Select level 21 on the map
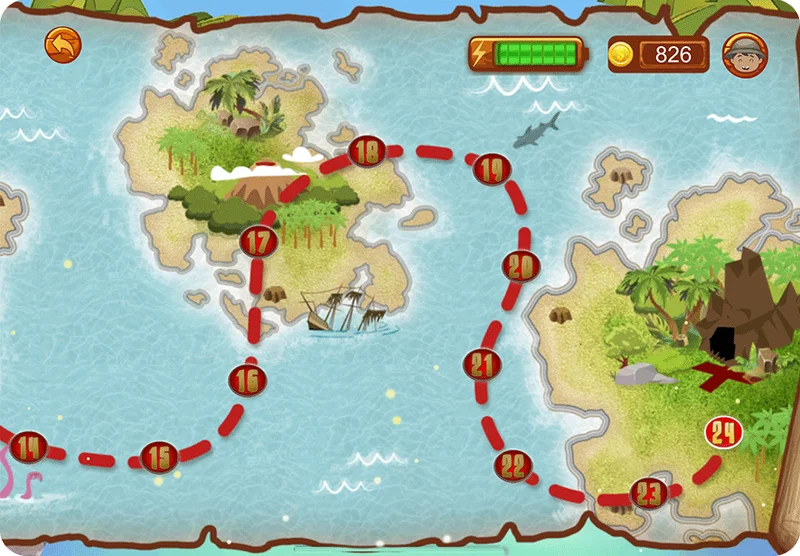This screenshot has width=800, height=556. [x=483, y=364]
